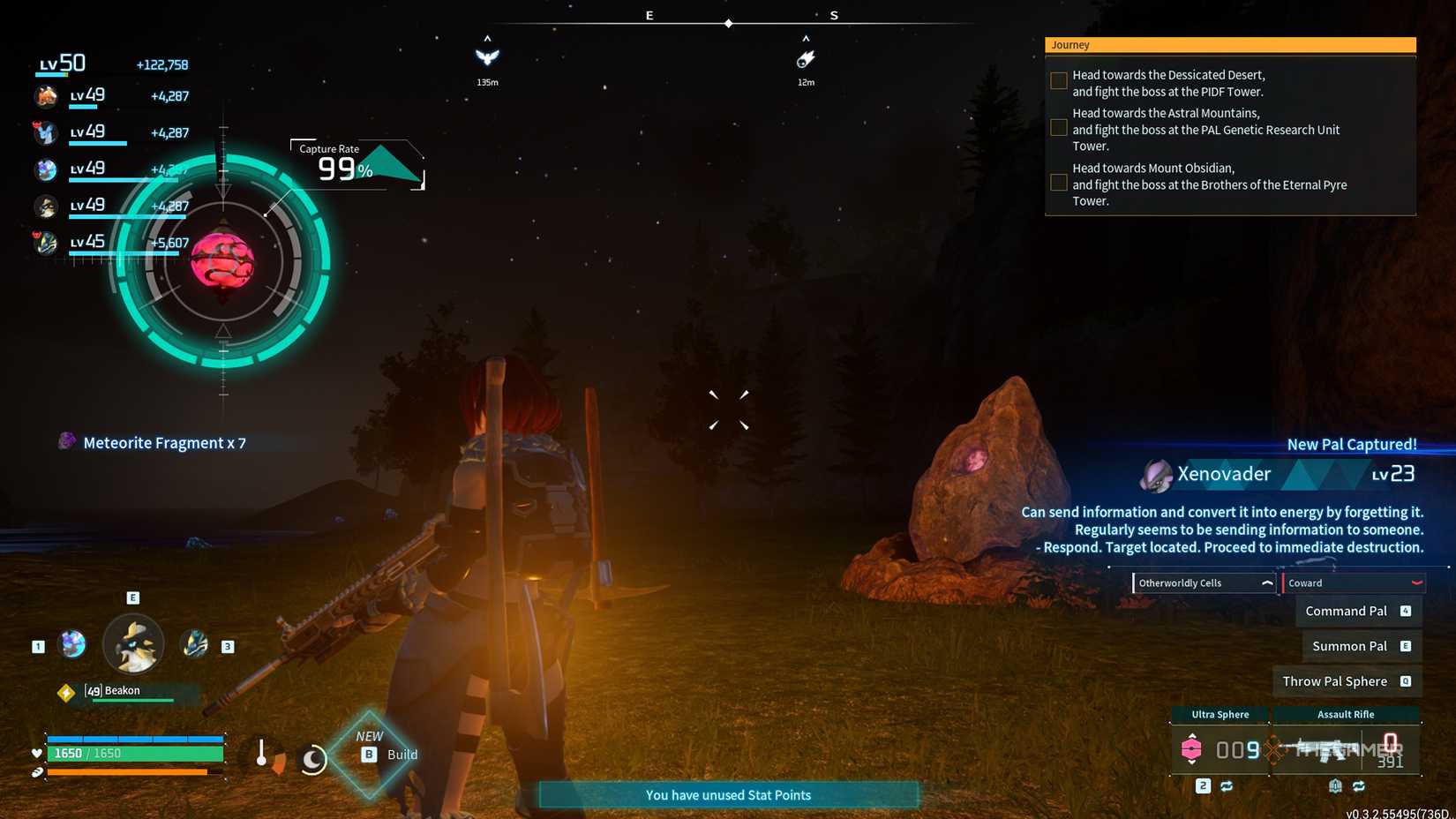The width and height of the screenshot is (1456, 819).
Task: Select the Beakon pal portrait in slot E
Action: click(x=132, y=645)
